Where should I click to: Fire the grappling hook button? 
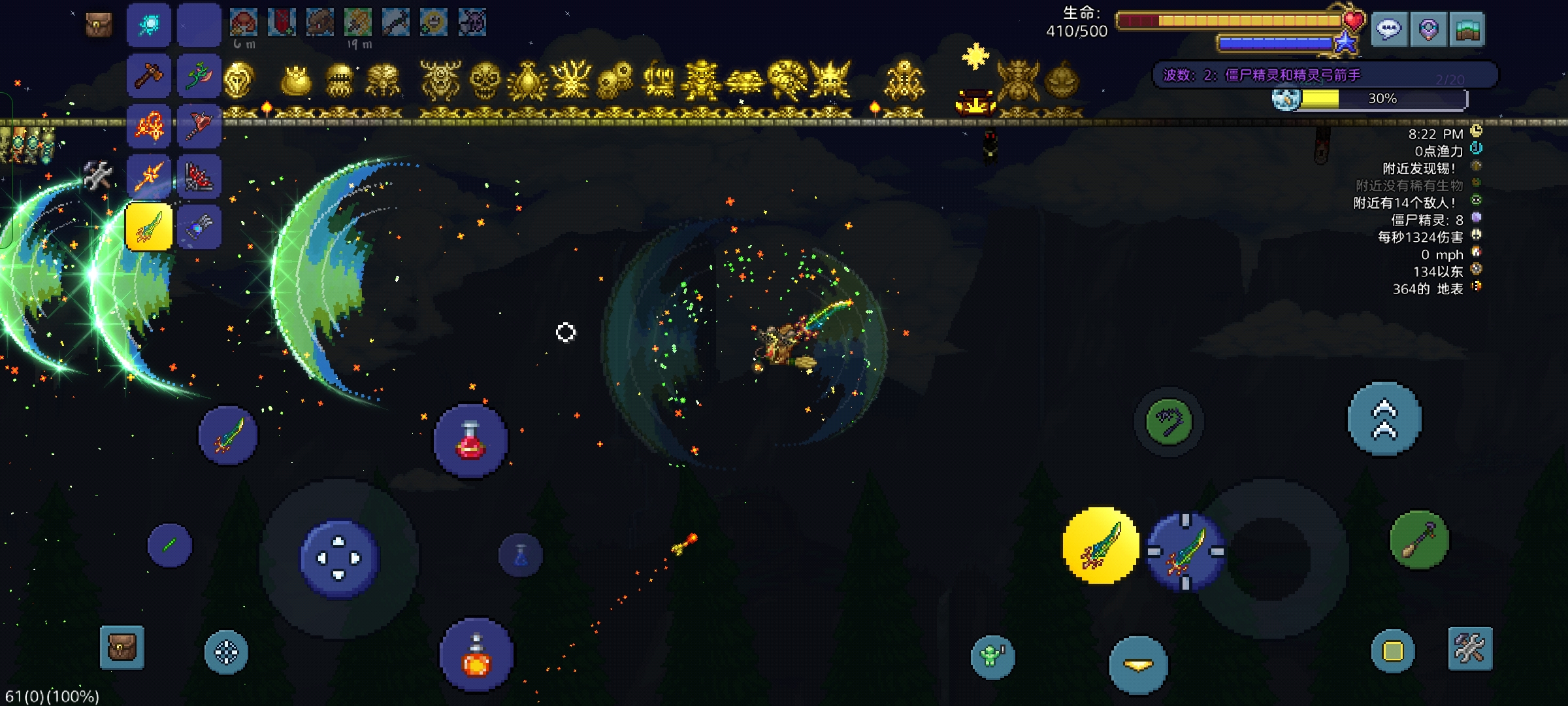[x=1169, y=422]
